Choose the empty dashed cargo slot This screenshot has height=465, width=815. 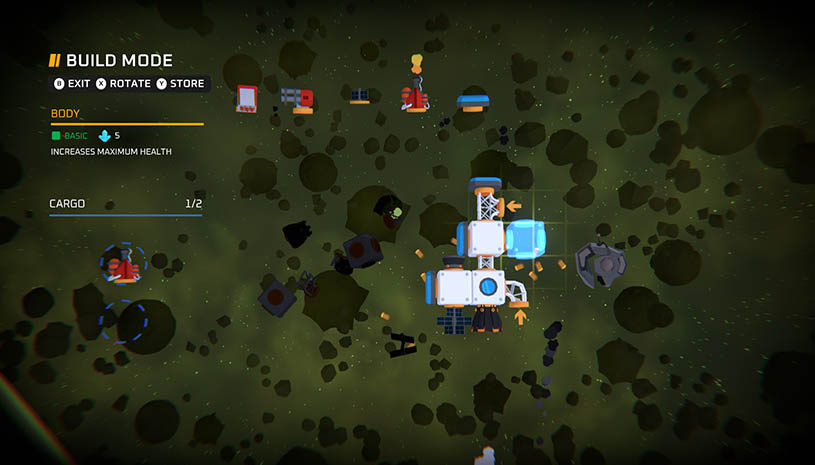(123, 321)
